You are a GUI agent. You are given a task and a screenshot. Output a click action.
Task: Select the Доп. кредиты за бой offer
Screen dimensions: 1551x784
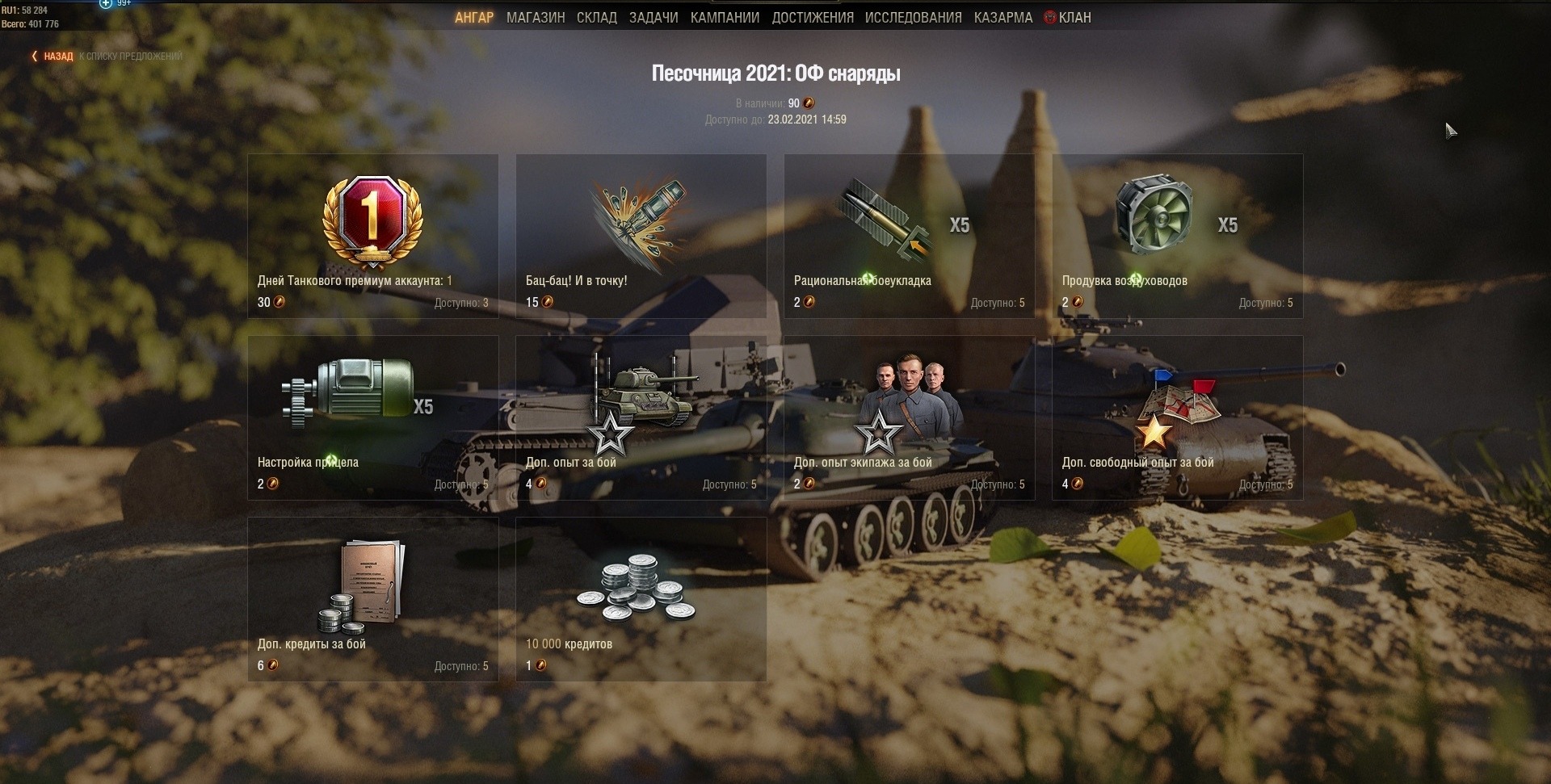[372, 599]
